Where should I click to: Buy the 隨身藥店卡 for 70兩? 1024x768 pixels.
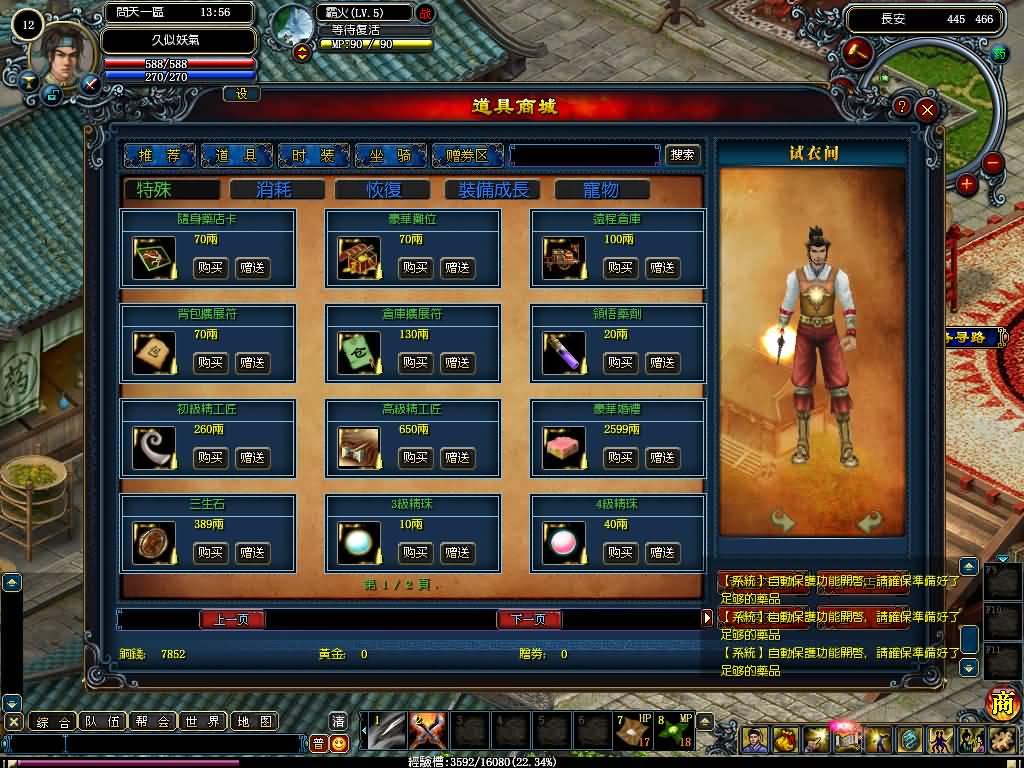click(210, 267)
